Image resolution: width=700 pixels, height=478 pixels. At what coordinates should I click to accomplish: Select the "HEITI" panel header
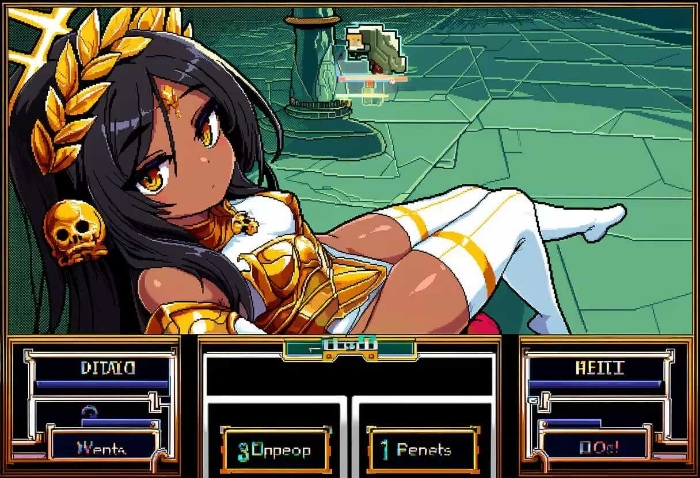tap(595, 368)
